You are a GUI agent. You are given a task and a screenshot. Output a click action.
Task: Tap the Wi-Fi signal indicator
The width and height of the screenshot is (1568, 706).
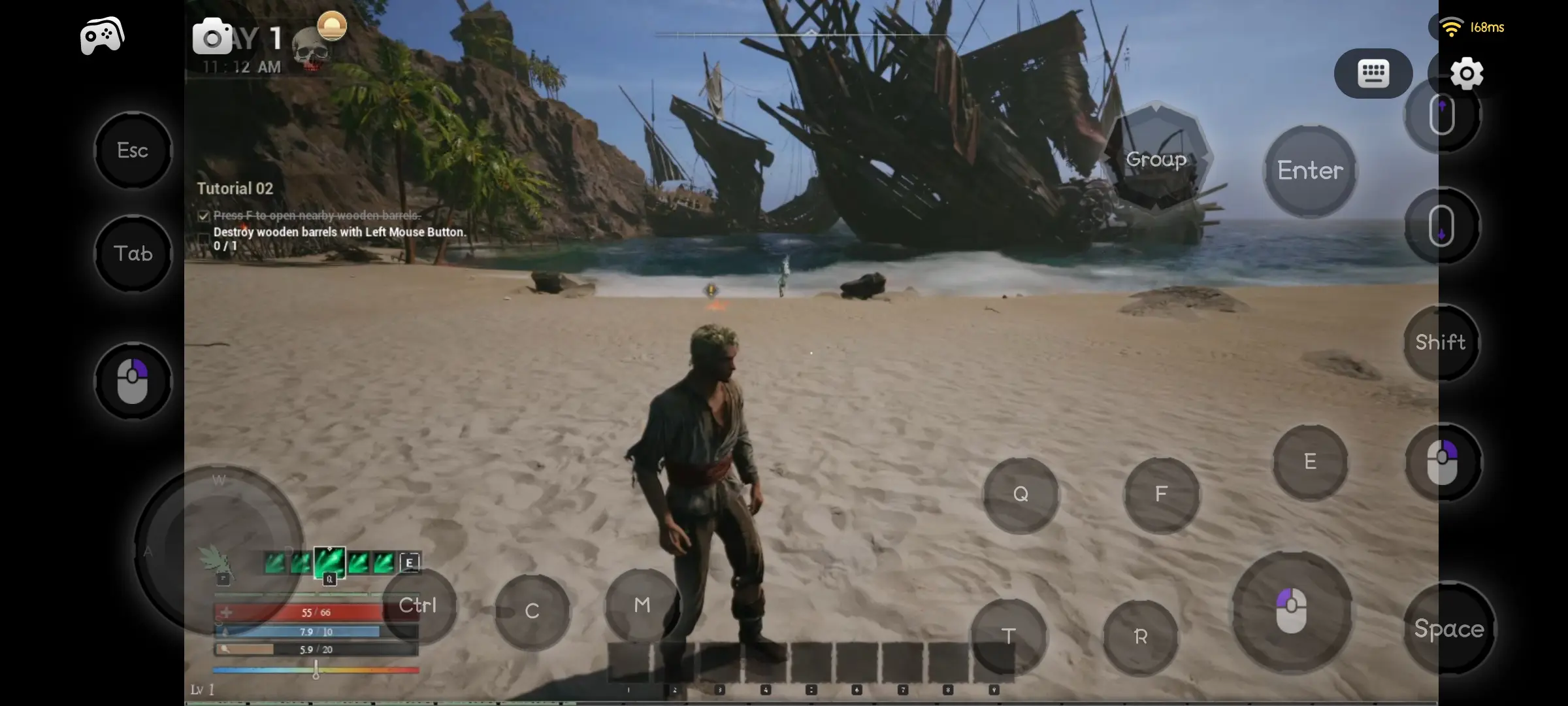(1452, 27)
